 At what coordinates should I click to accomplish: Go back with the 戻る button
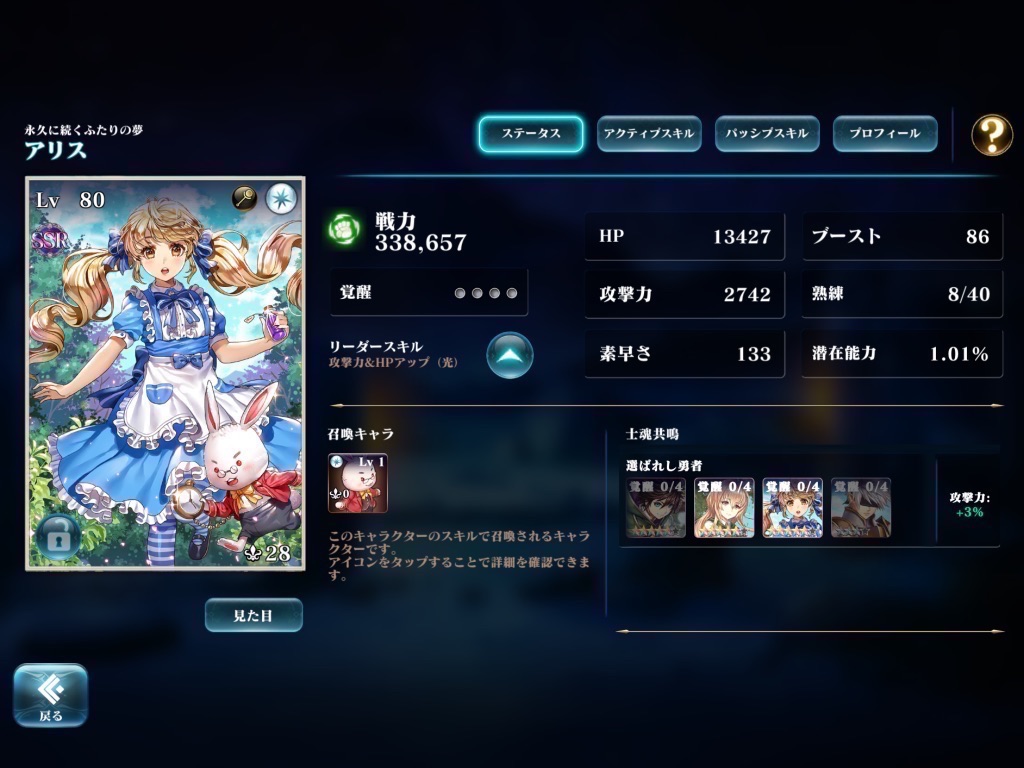tap(50, 694)
